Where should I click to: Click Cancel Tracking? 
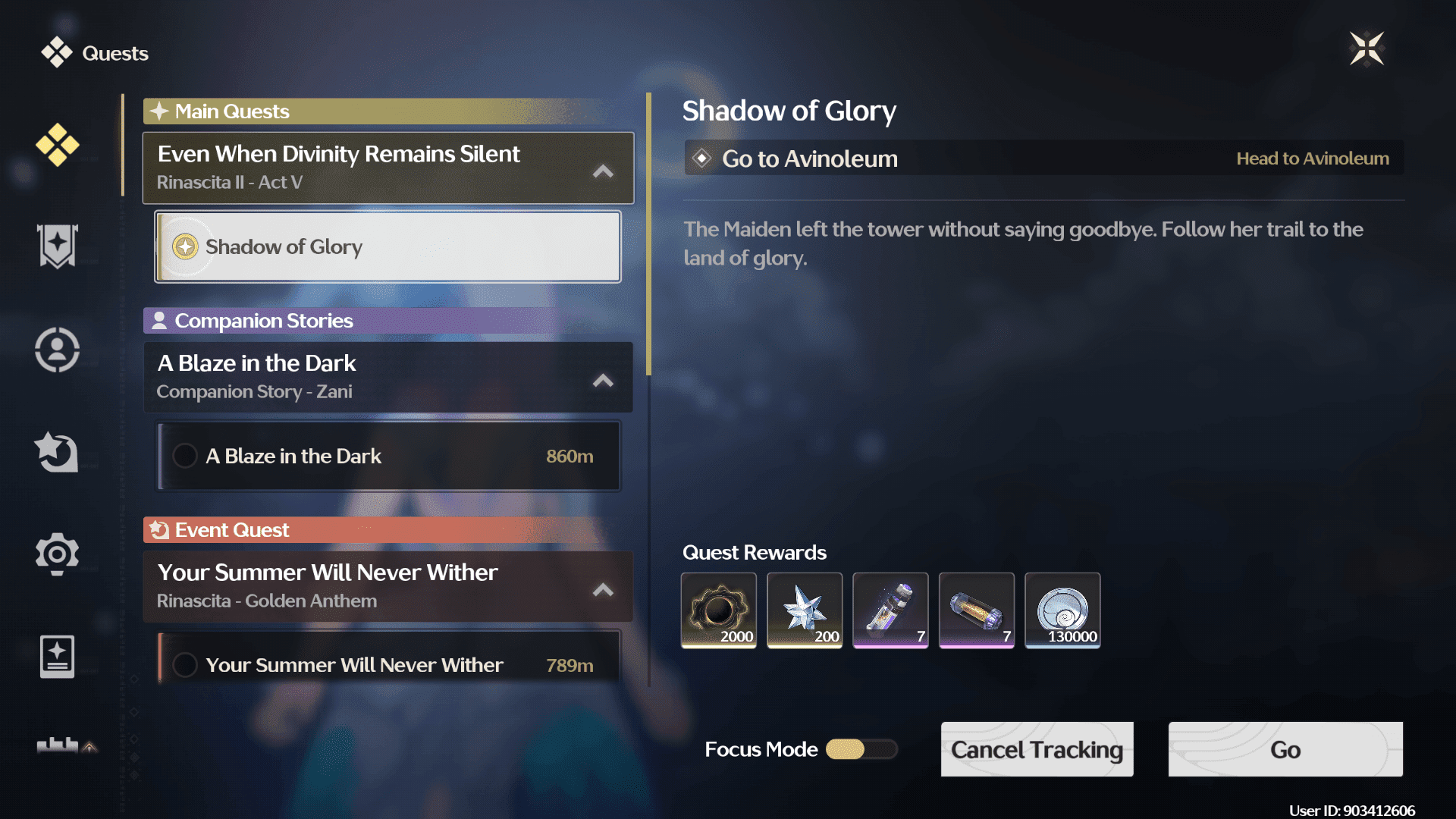pos(1037,749)
